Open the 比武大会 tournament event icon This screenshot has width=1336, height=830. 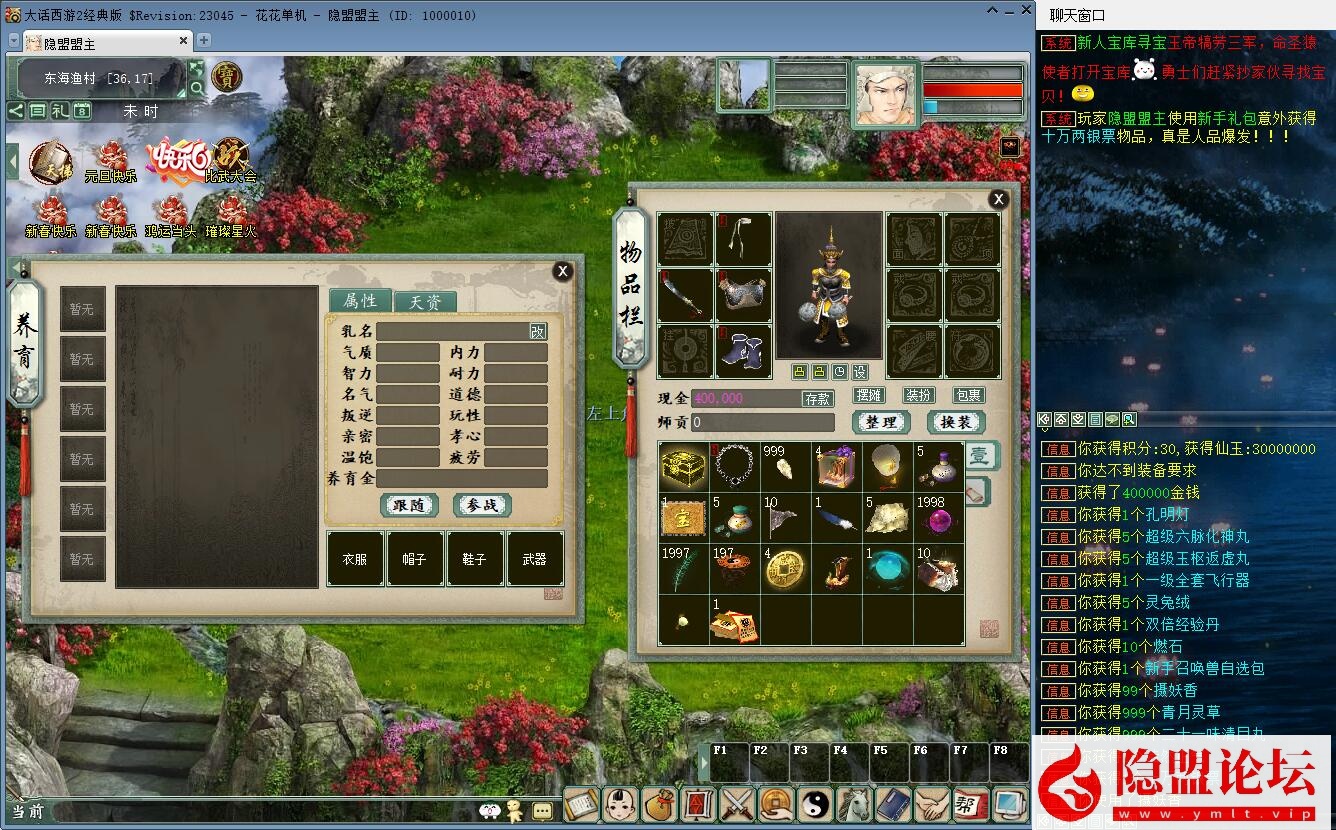click(x=231, y=160)
